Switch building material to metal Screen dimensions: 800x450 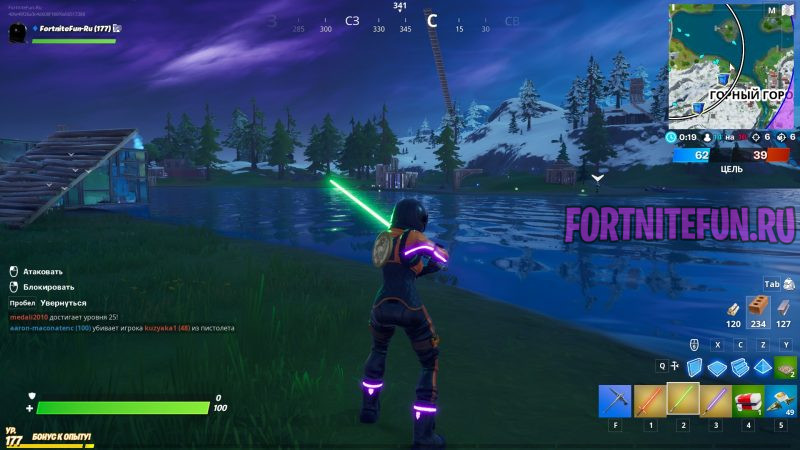pyautogui.click(x=784, y=308)
